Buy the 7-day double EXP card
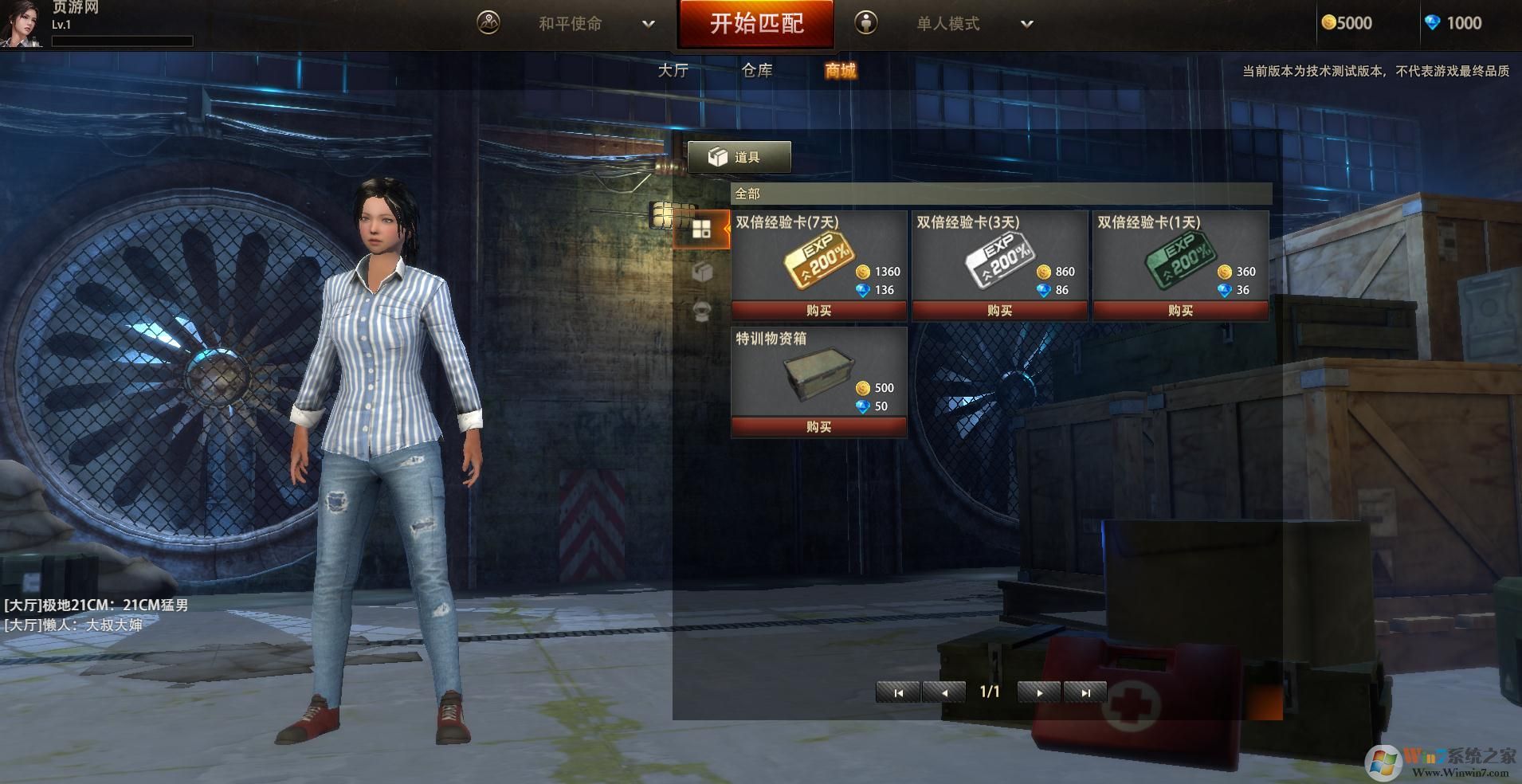This screenshot has height=784, width=1522. click(818, 311)
